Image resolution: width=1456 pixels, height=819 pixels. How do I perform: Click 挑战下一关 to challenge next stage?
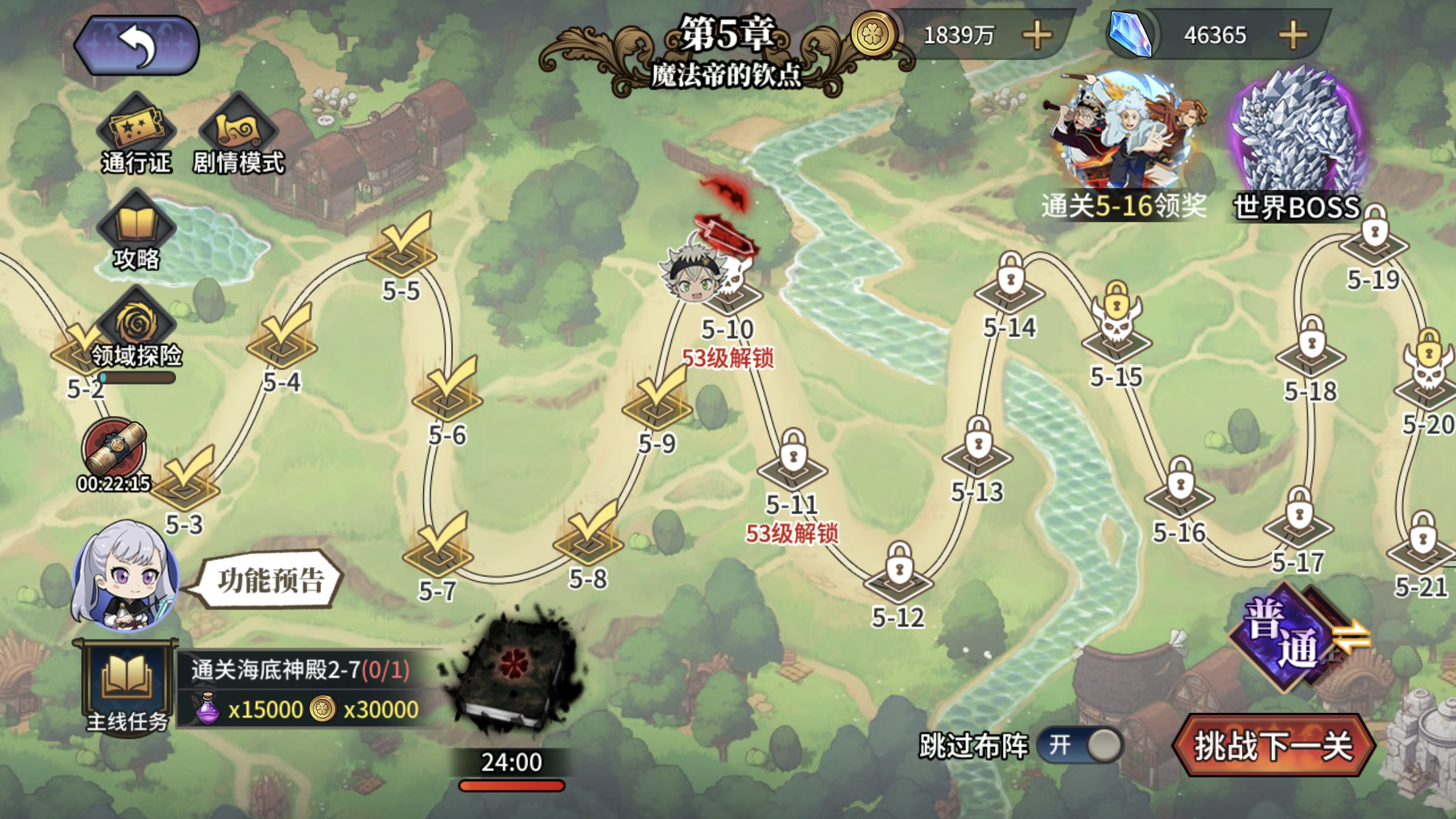[x=1273, y=746]
